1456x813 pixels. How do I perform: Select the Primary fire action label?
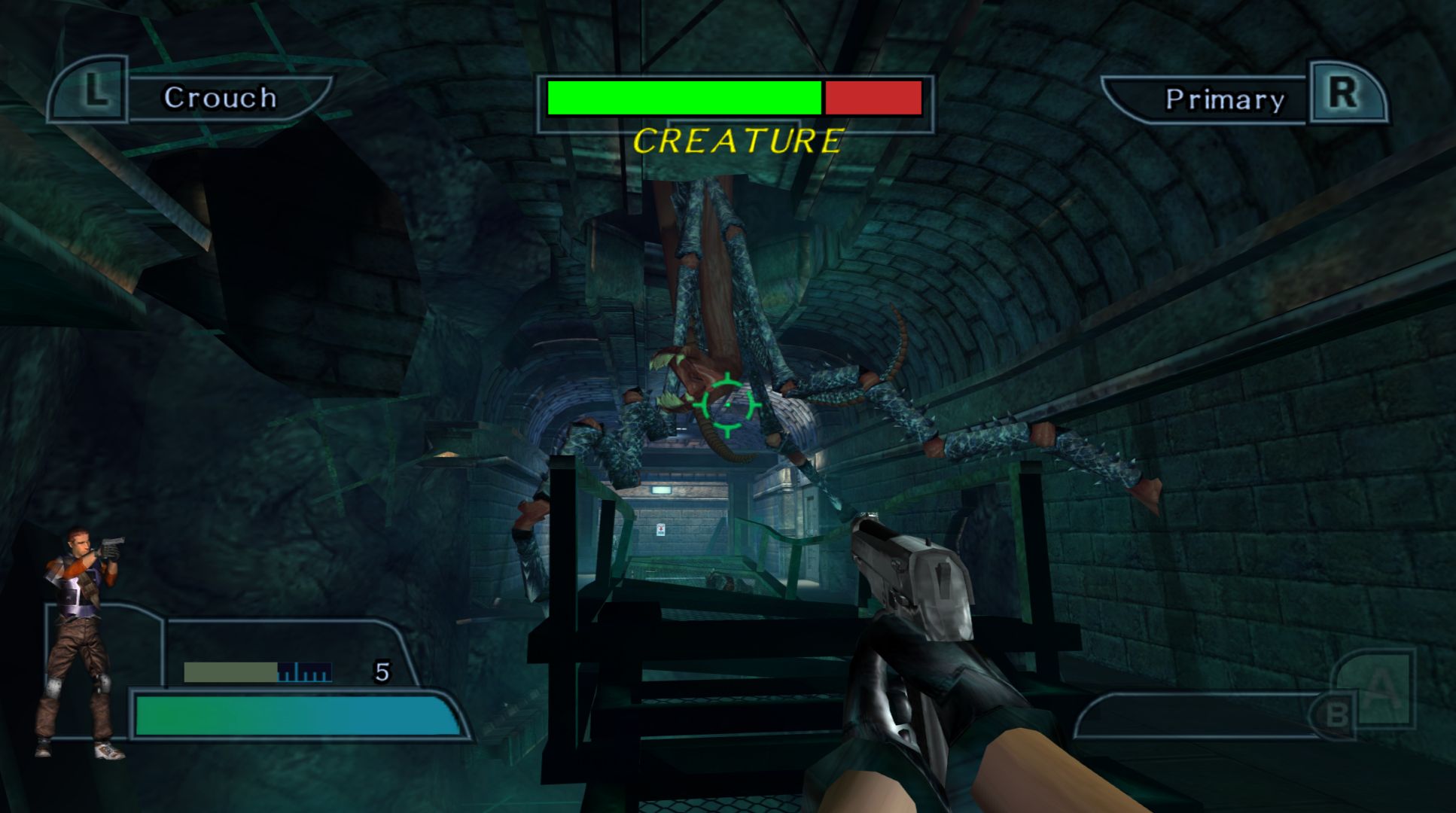click(1225, 99)
